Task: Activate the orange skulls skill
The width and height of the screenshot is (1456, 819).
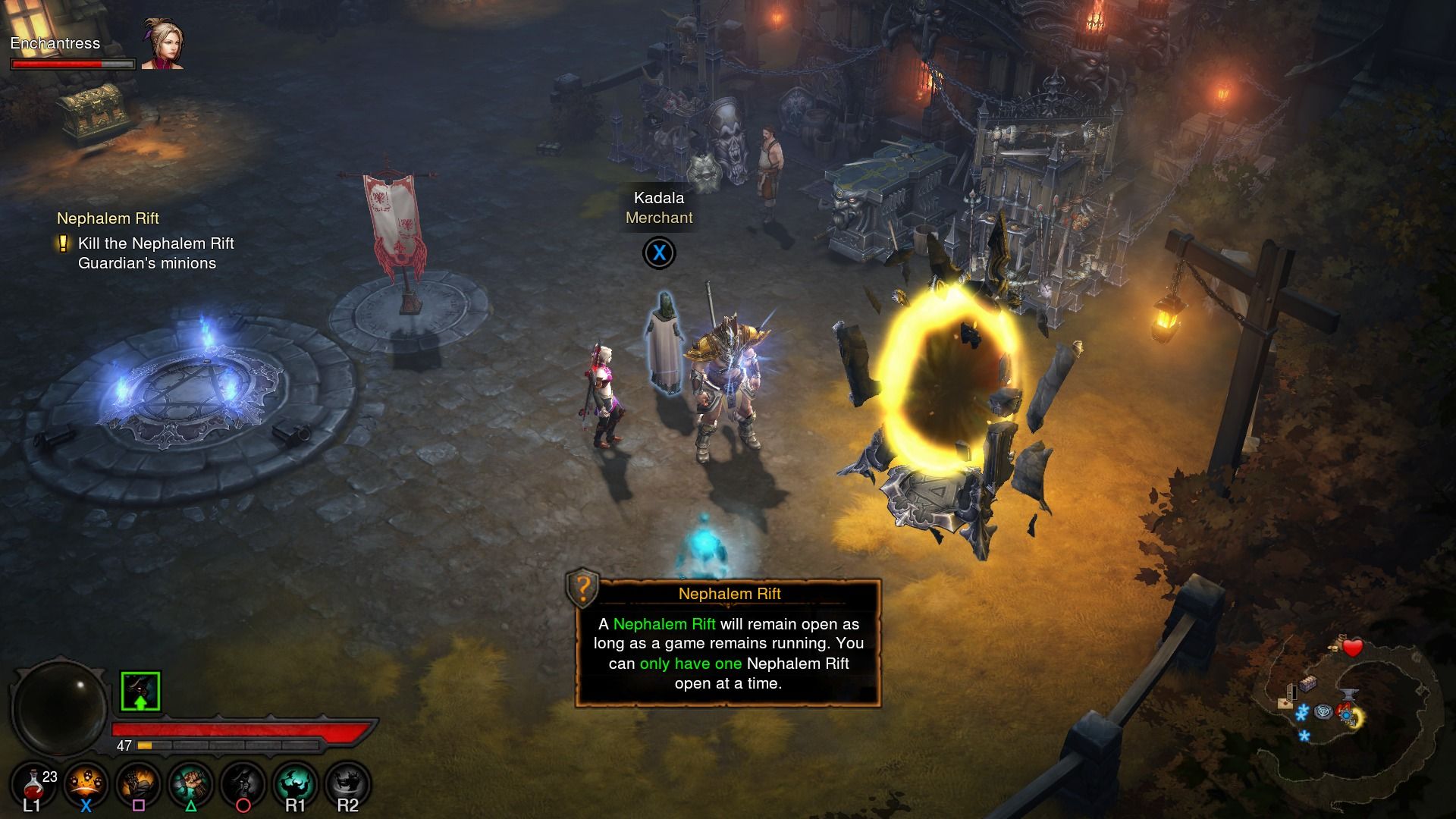Action: click(x=86, y=785)
